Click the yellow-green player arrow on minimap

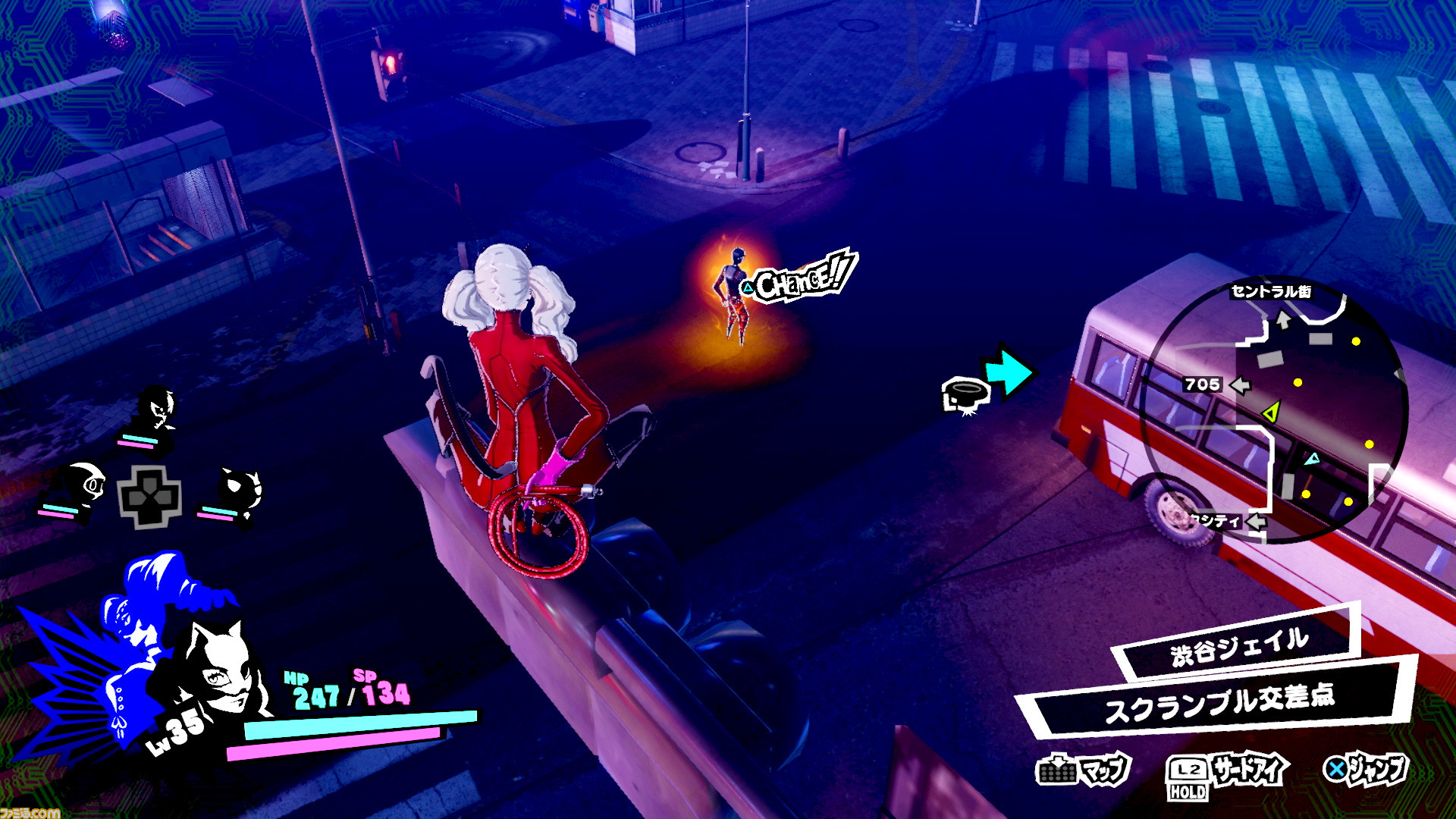tap(1272, 412)
